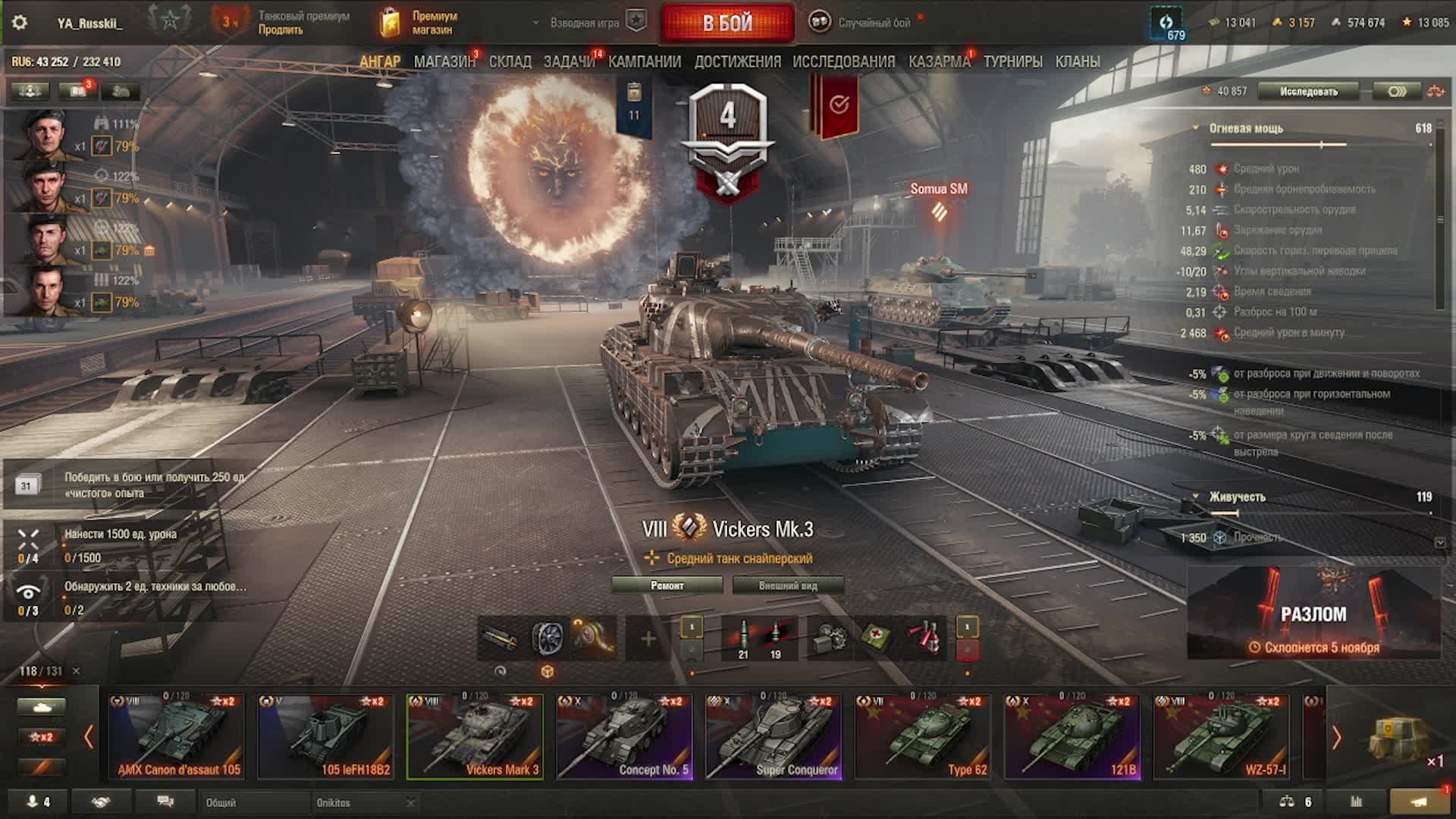Switch to the КАЗАРМА barracks tab
The height and width of the screenshot is (819, 1456).
(939, 62)
